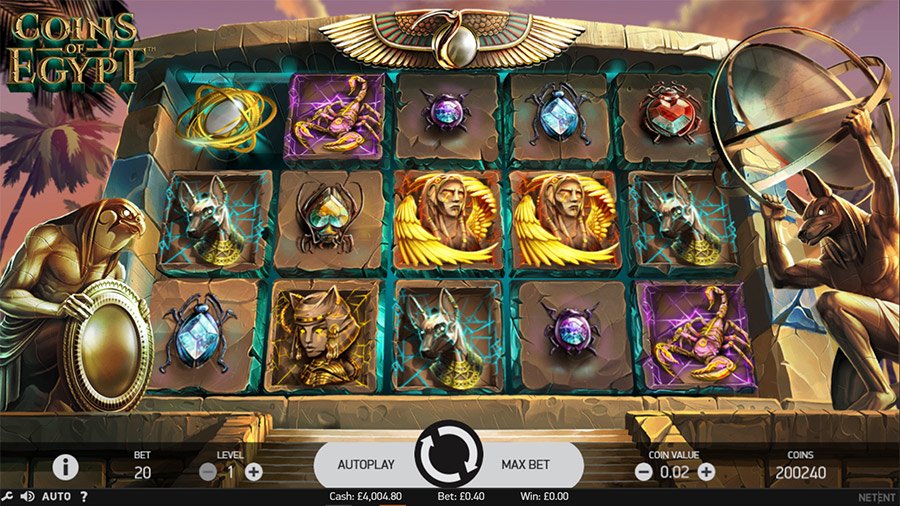Toggle the sound speaker icon
Screen dimensions: 900x506
(x=27, y=496)
